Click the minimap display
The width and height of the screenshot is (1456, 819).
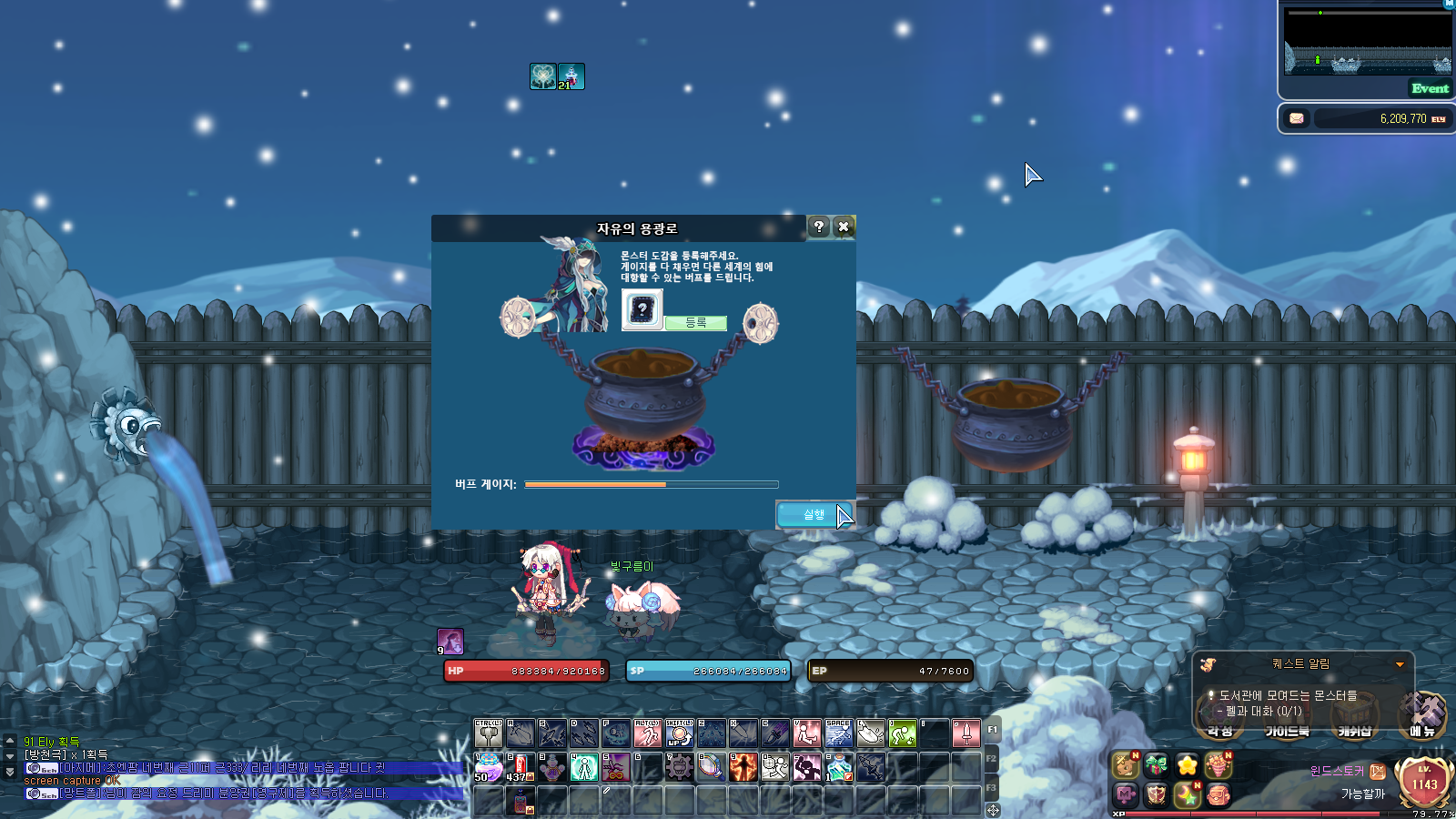(1367, 42)
